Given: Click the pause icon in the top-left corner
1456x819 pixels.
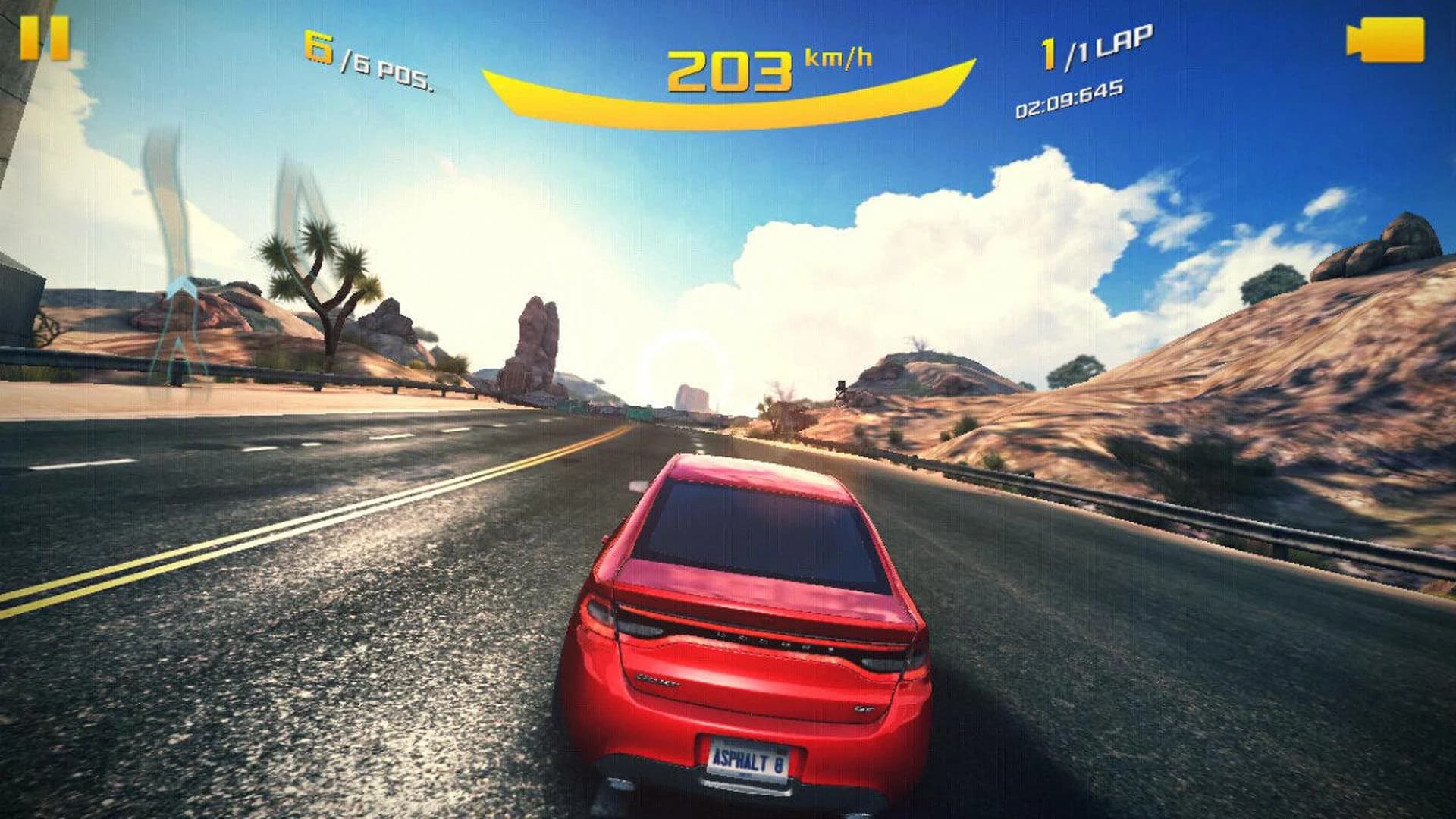Looking at the screenshot, I should (47, 39).
